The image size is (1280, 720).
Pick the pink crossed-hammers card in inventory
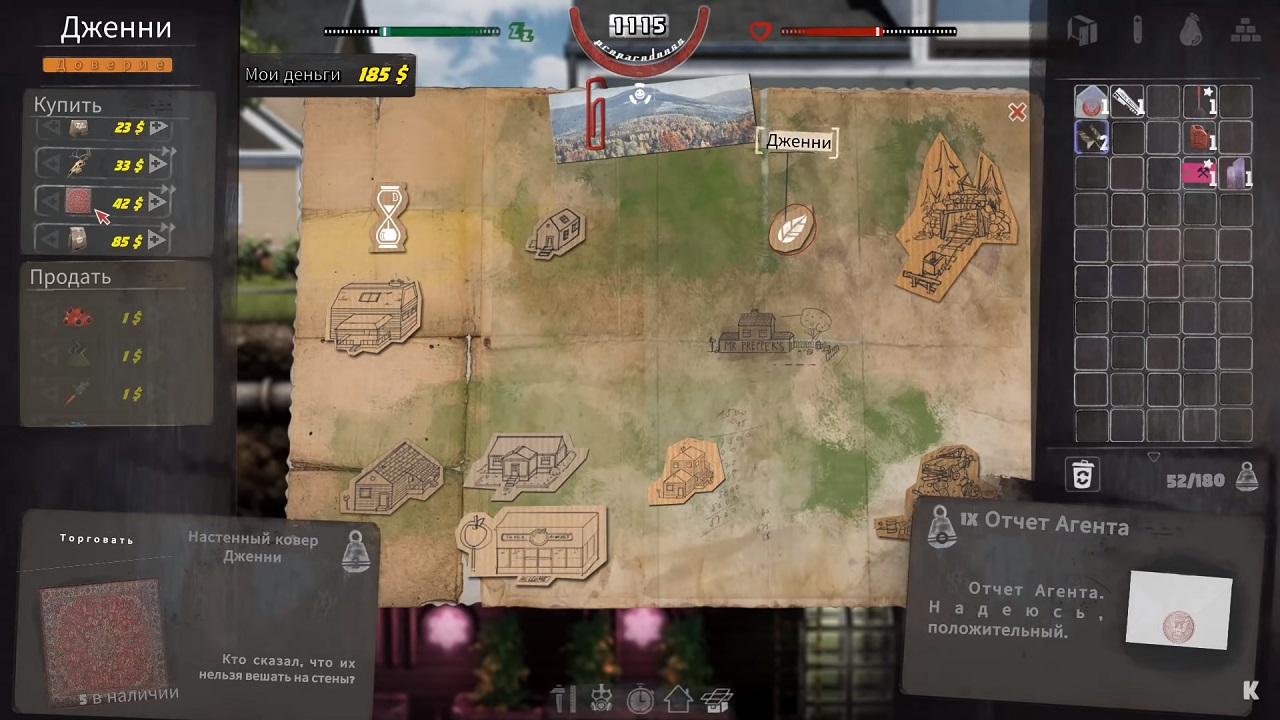tap(1198, 173)
